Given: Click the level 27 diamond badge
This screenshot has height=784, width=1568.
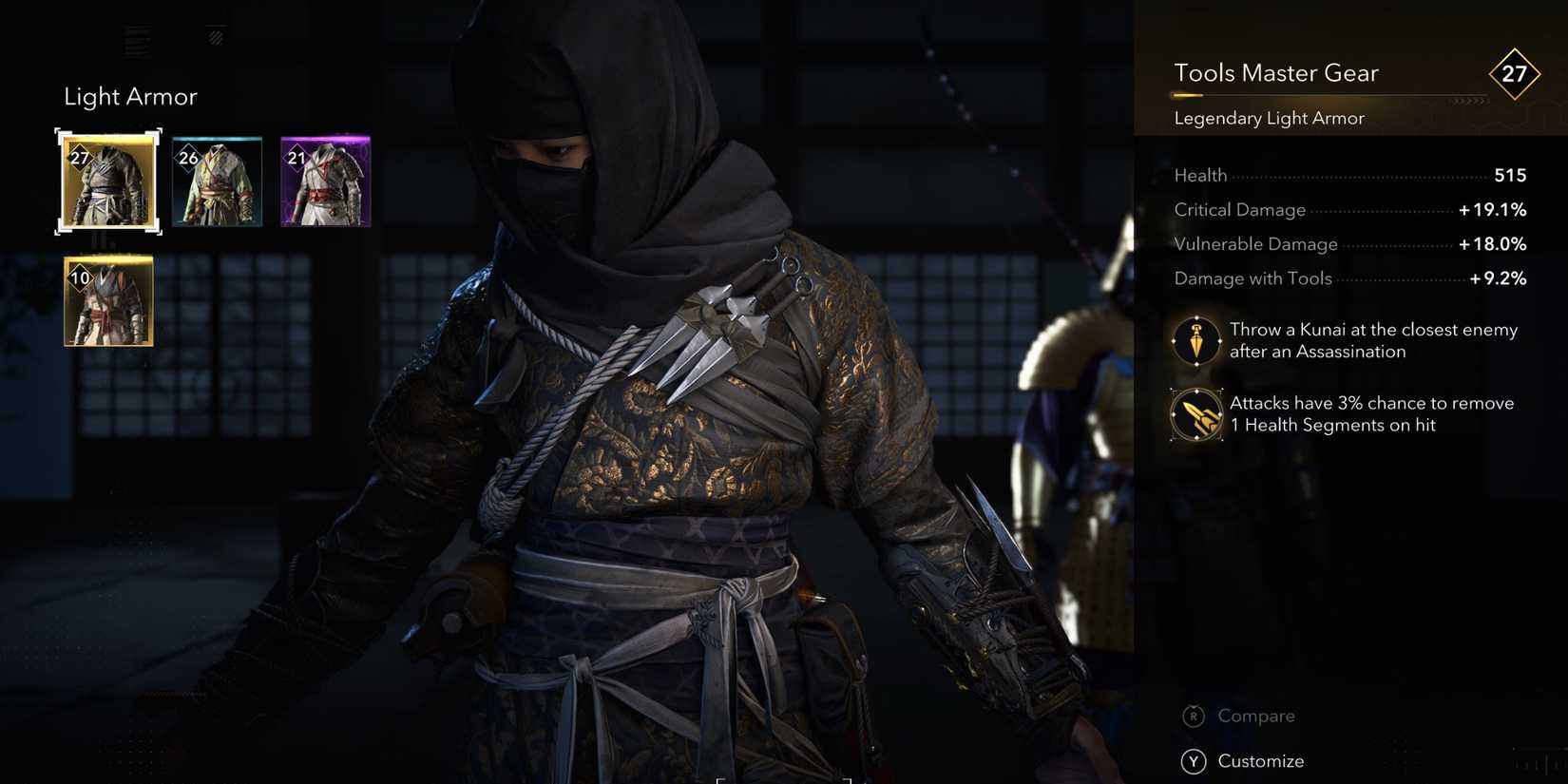Looking at the screenshot, I should (1515, 74).
